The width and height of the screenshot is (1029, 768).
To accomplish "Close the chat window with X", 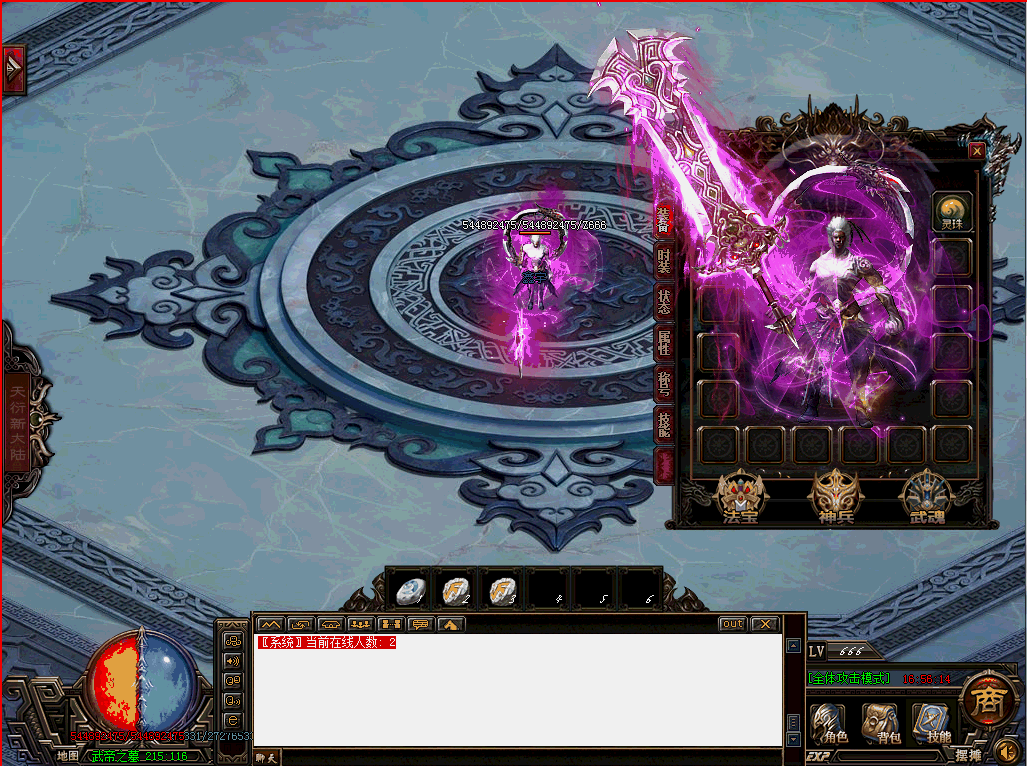I will (x=764, y=624).
